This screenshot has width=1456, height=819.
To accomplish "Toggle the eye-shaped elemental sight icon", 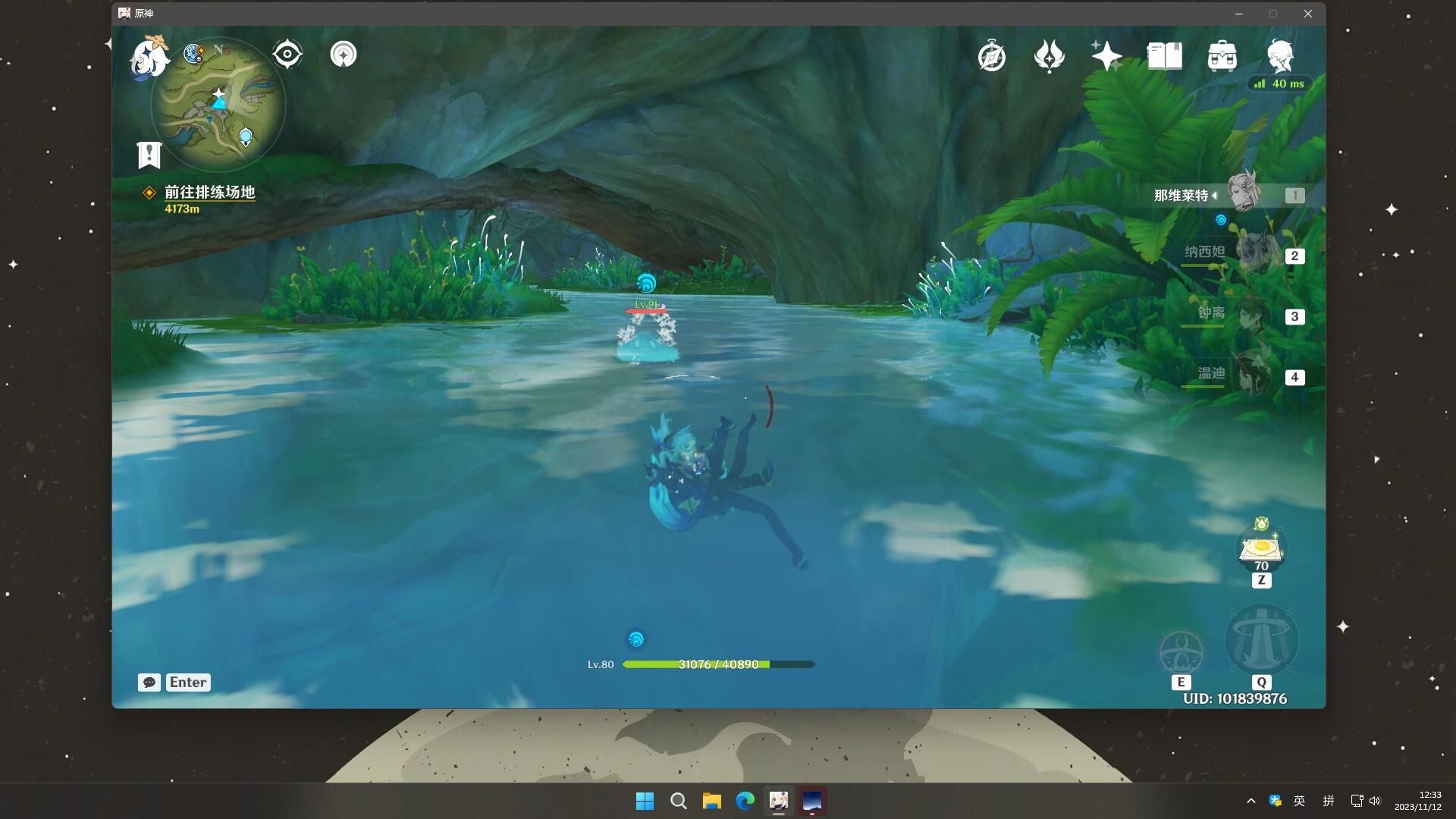I will pos(287,54).
